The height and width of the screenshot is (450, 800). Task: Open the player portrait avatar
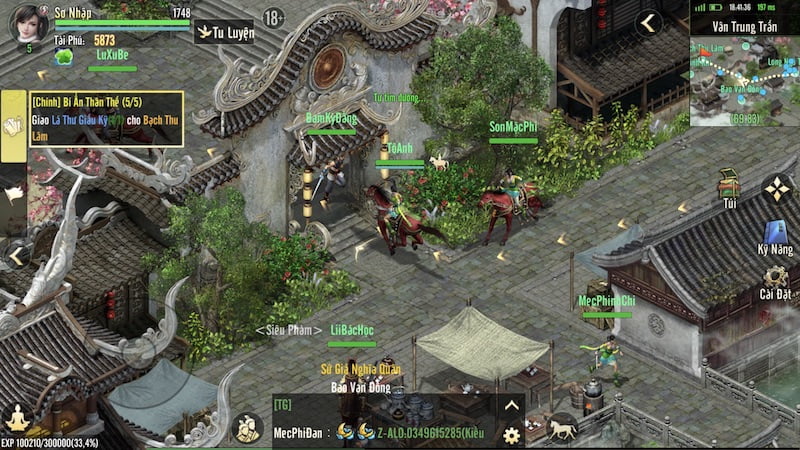tap(28, 23)
